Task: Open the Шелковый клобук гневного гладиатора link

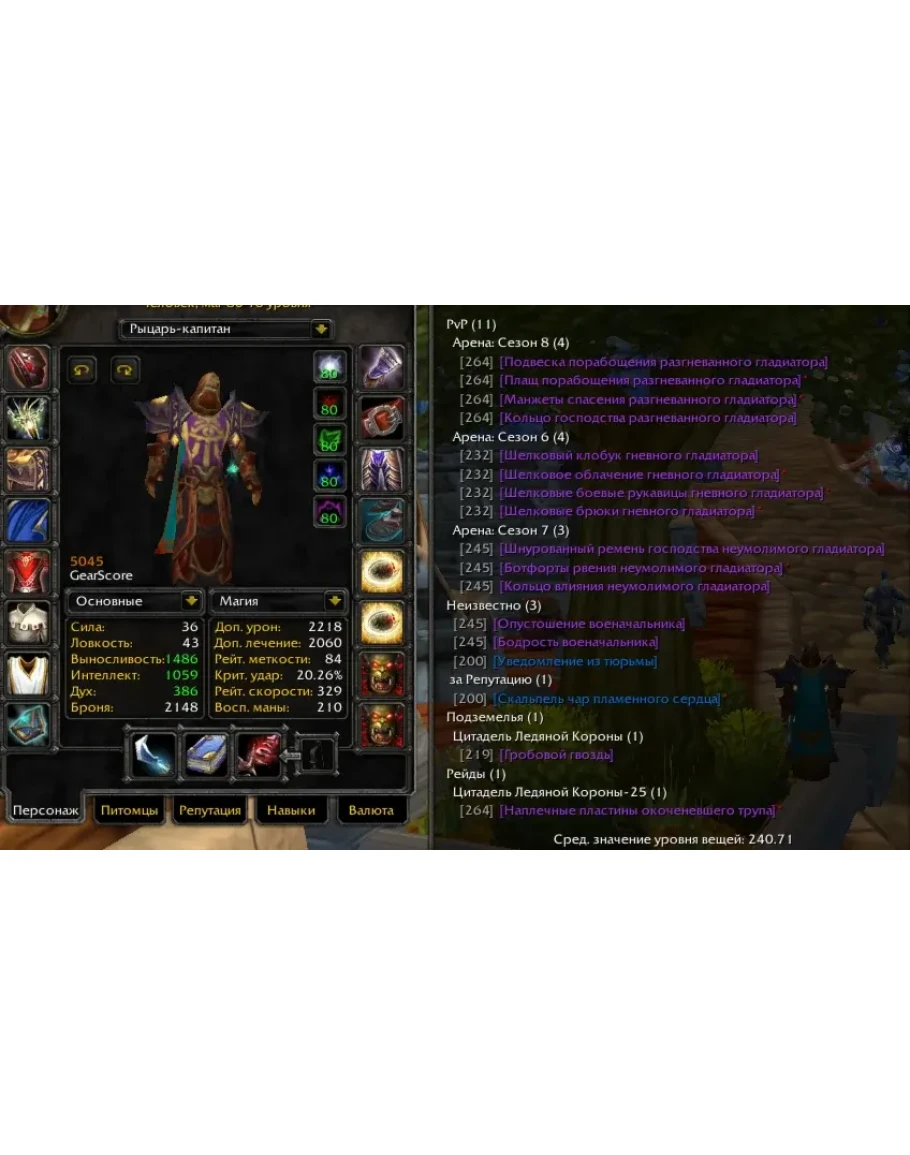Action: tap(628, 455)
